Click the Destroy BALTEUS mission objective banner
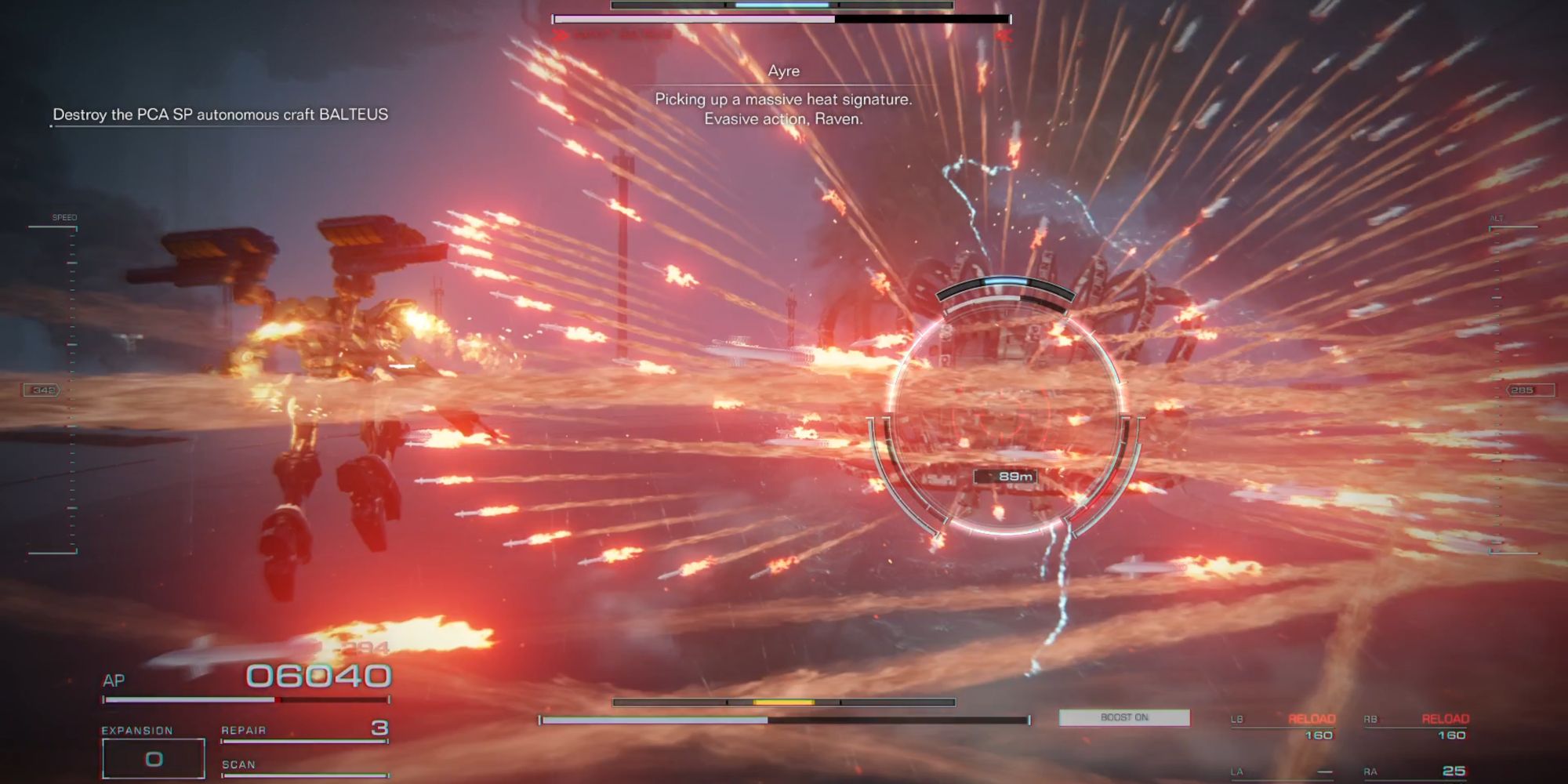 [x=220, y=114]
